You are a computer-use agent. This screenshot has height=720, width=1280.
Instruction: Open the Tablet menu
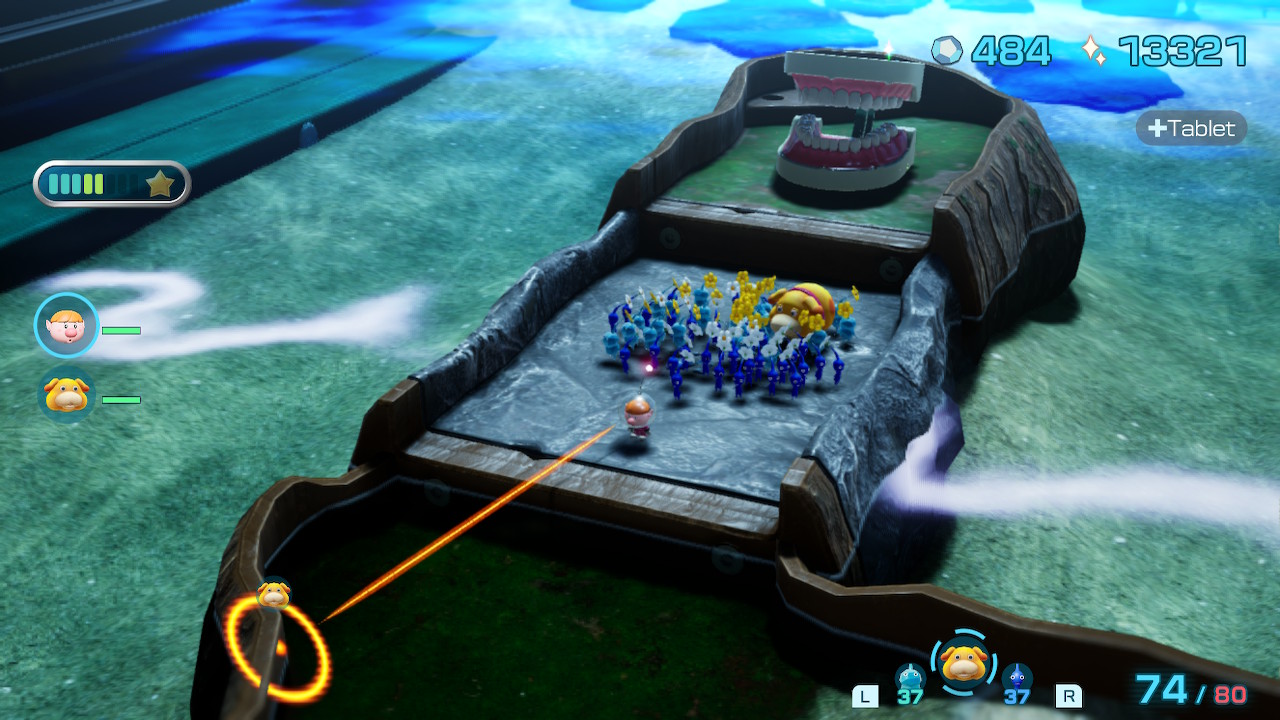click(x=1192, y=128)
